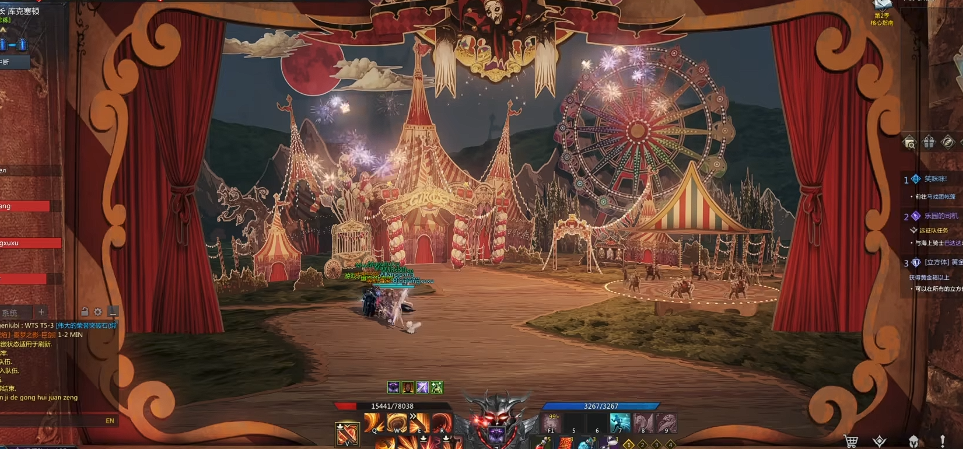Viewport: 963px width, 449px height.
Task: Click the green buff icon above the hotbar
Action: [437, 387]
